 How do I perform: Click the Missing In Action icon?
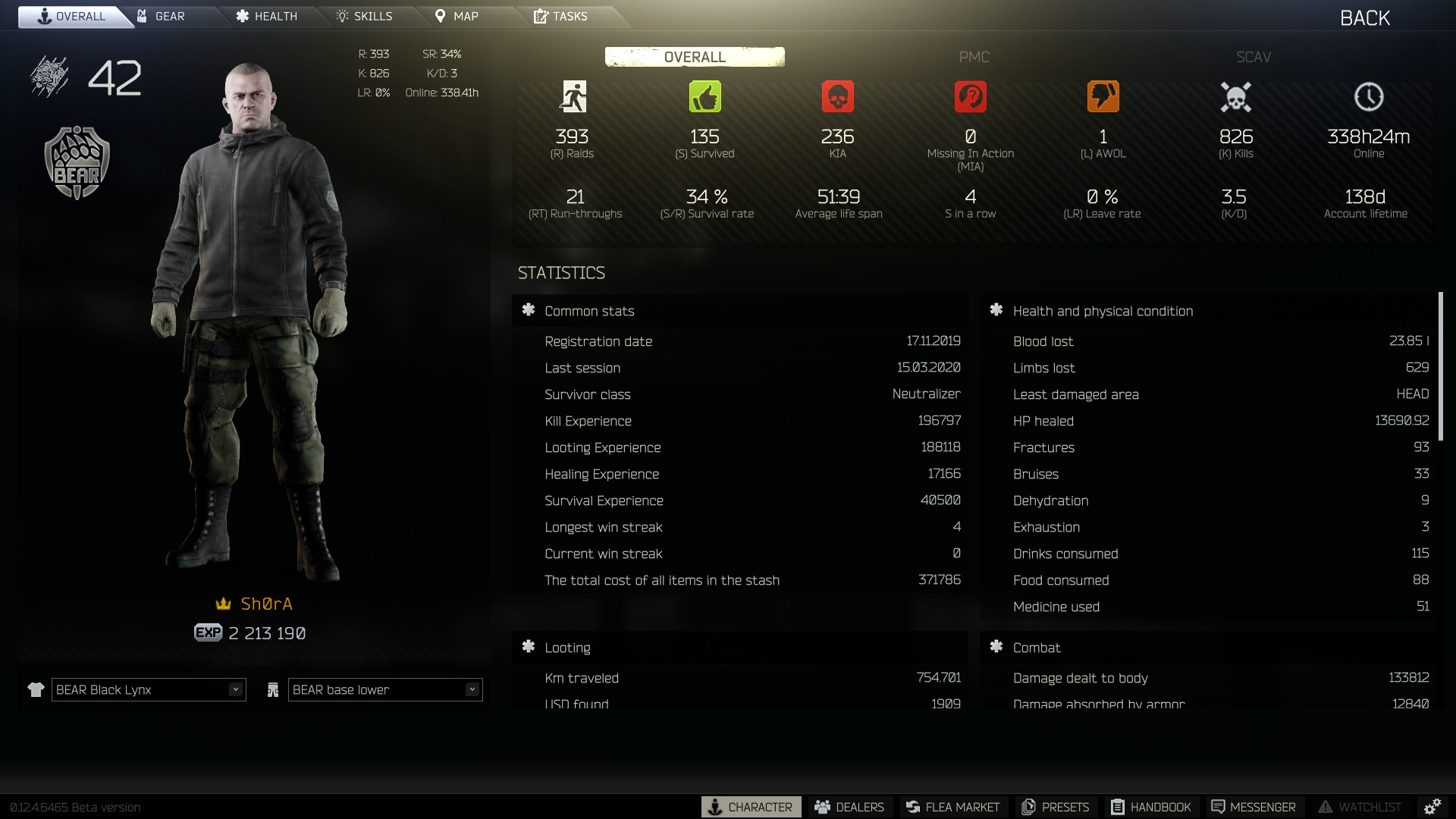point(971,96)
